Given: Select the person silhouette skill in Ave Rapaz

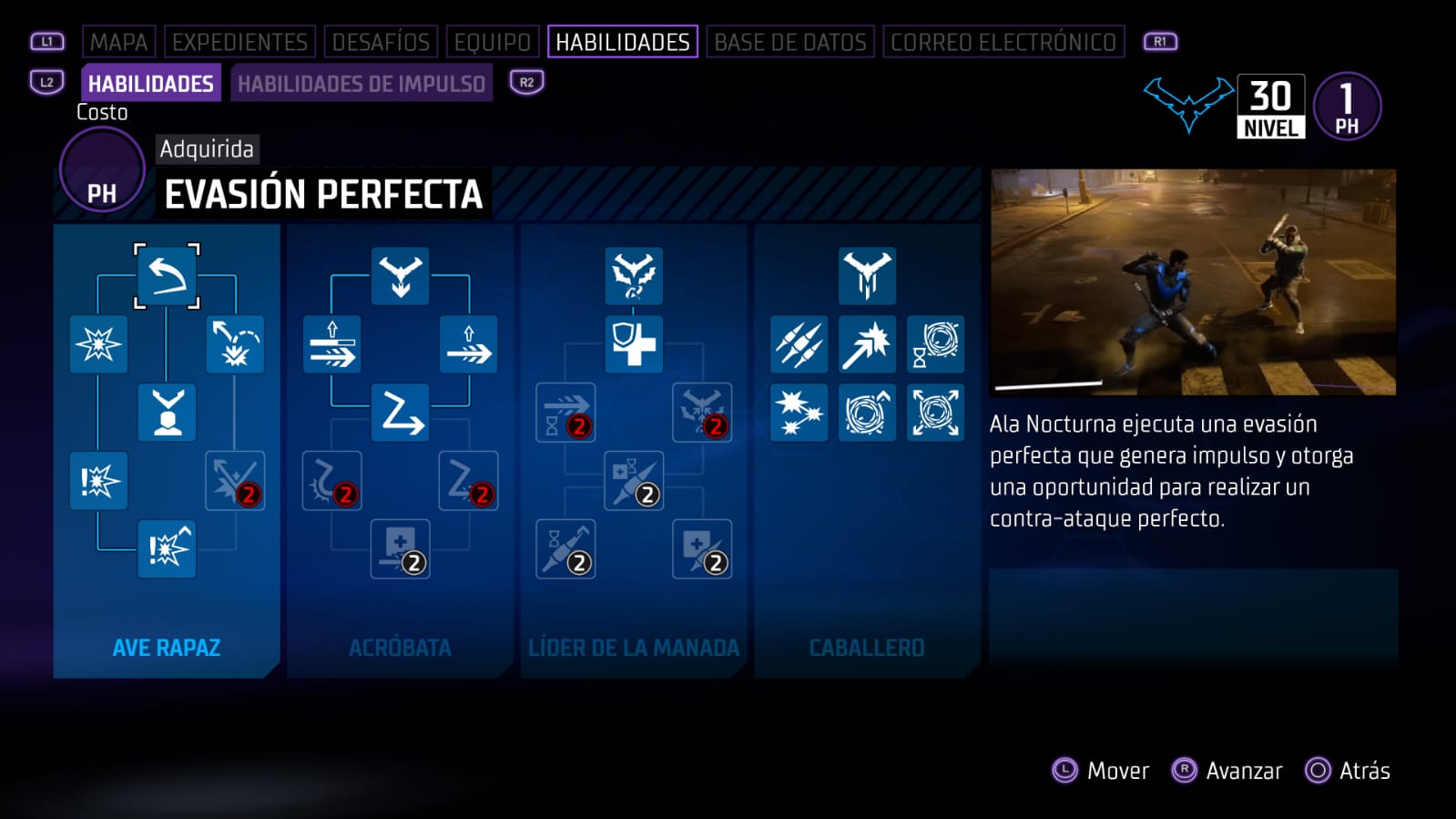Looking at the screenshot, I should pyautogui.click(x=167, y=413).
